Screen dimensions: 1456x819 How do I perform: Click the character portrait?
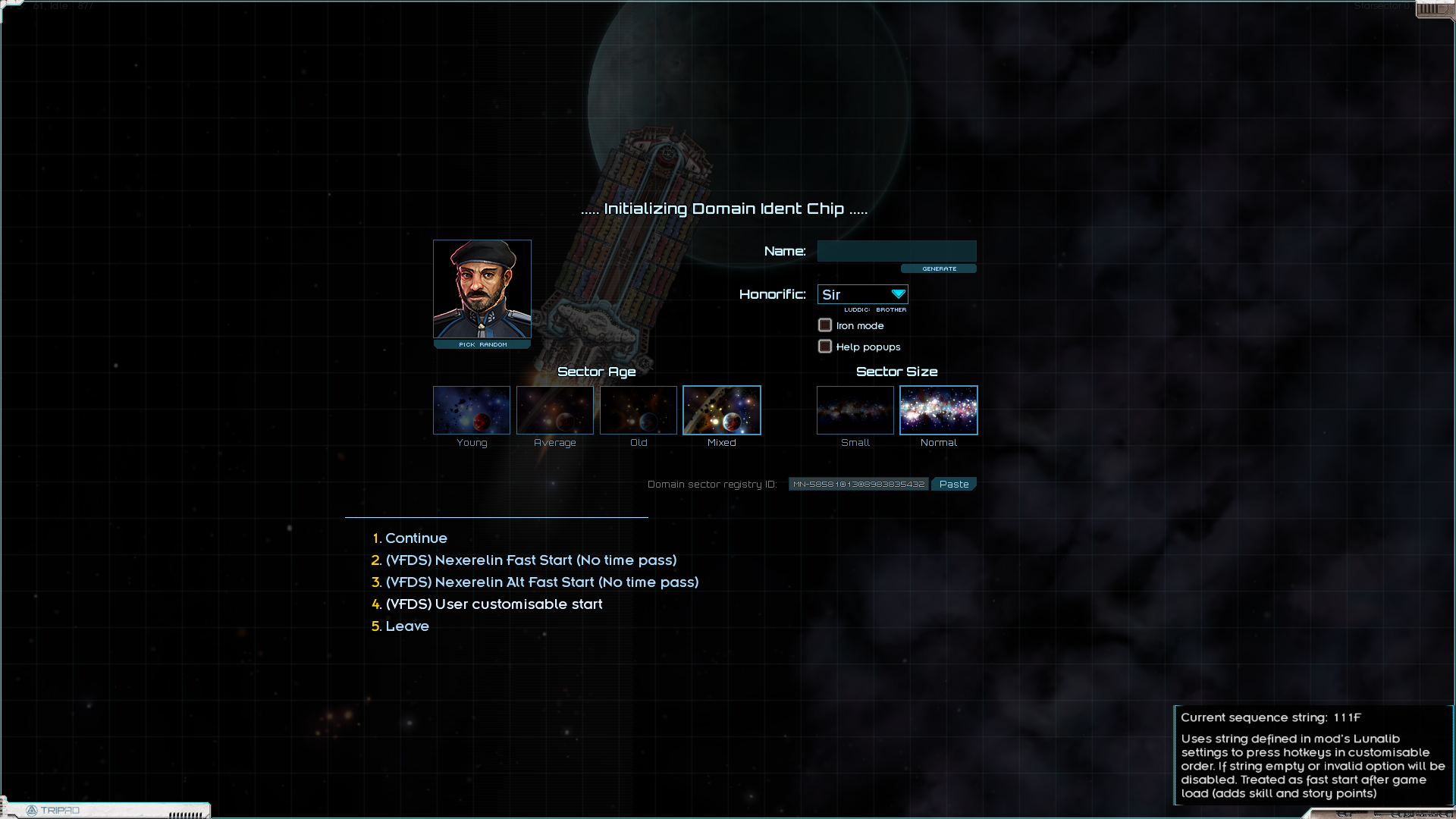click(482, 289)
